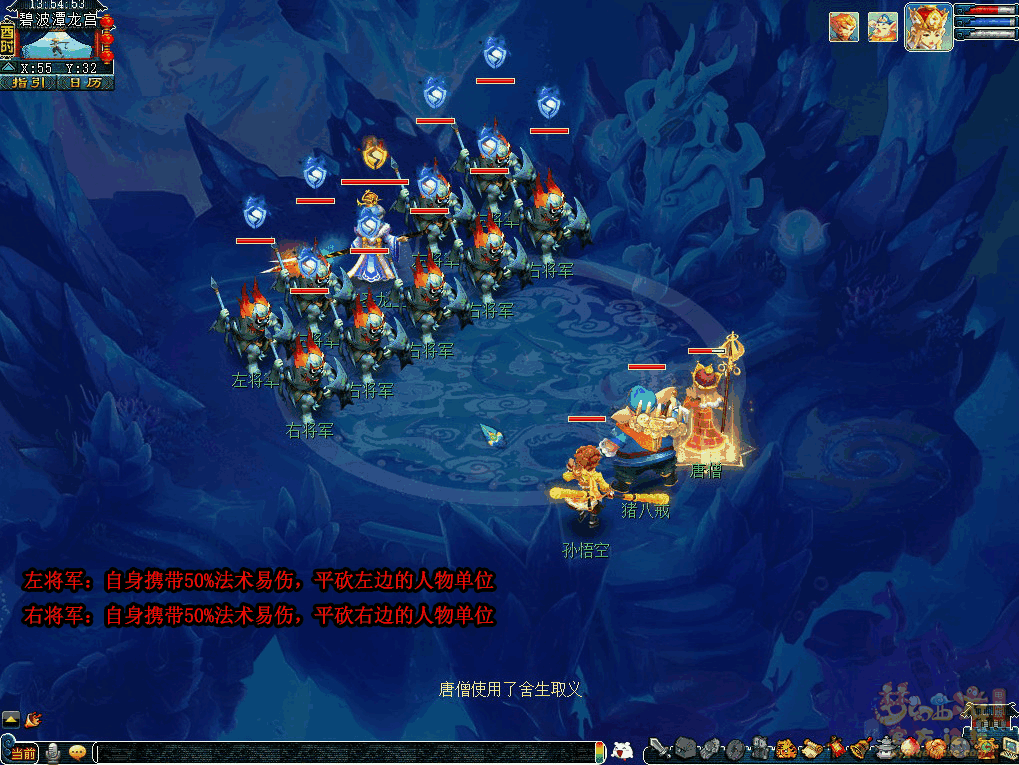The image size is (1019, 765).
Task: Toggle the microphone voice chat icon
Action: [x=53, y=752]
